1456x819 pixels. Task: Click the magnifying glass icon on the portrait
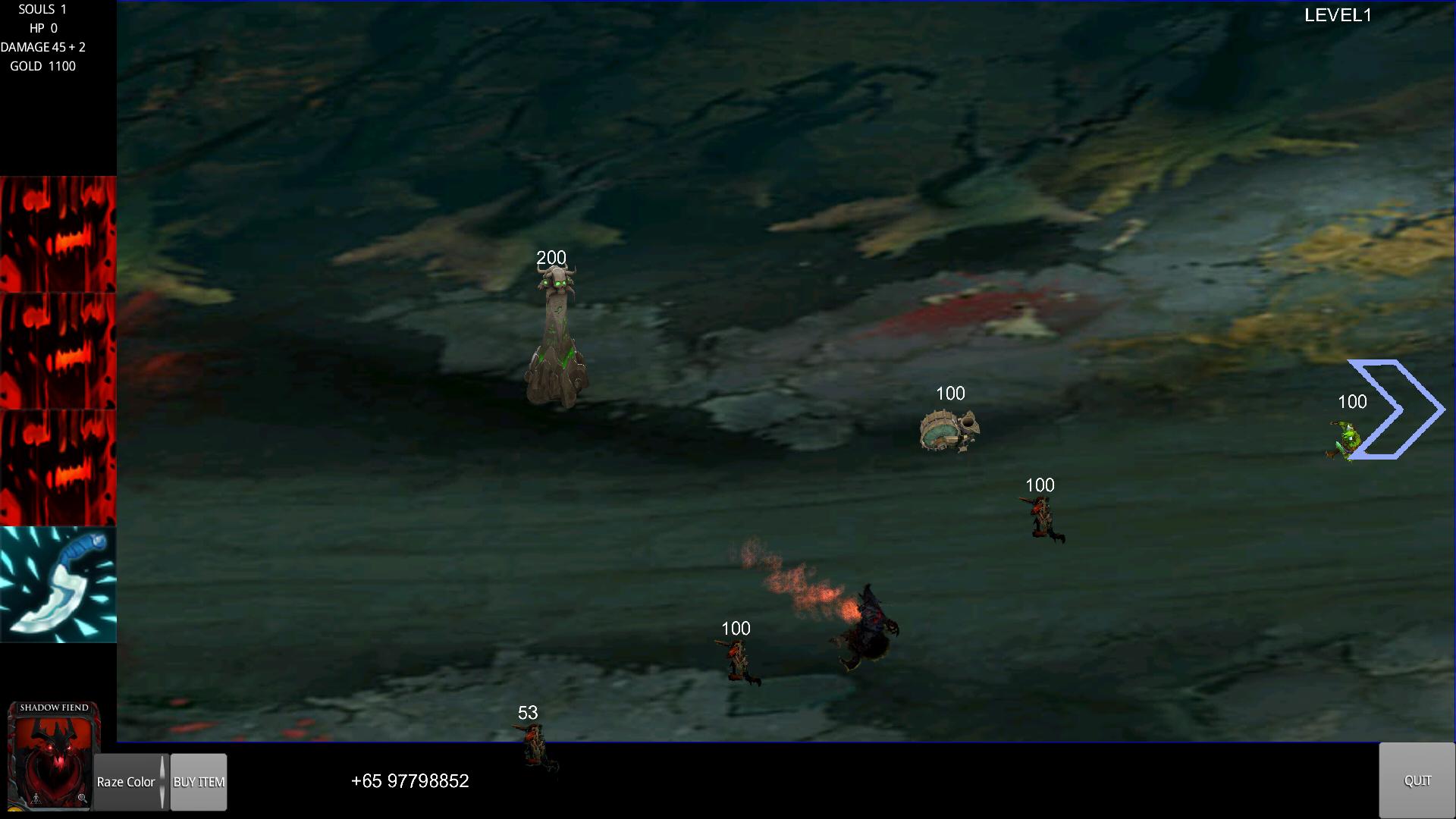[x=81, y=799]
